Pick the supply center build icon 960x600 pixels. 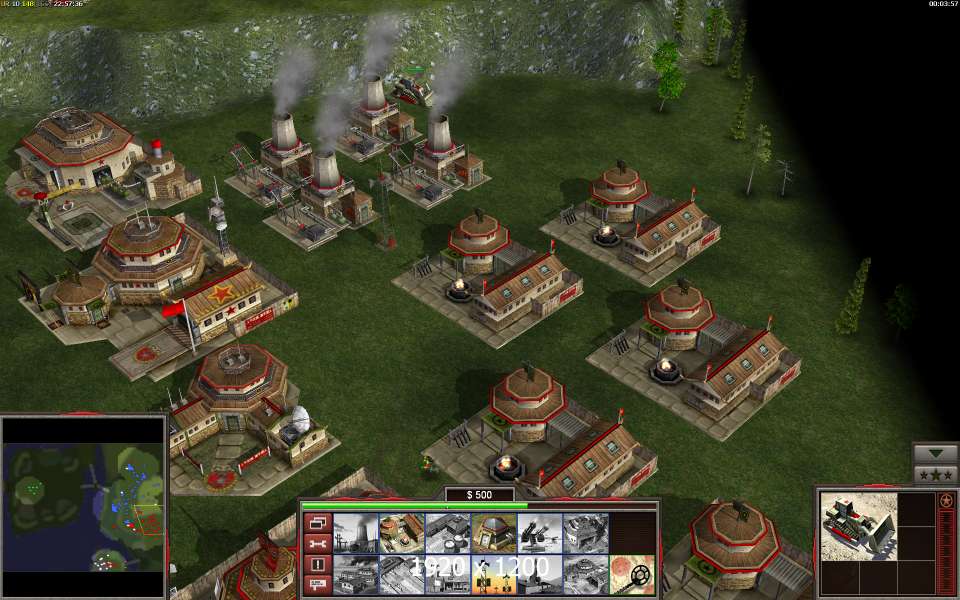click(446, 534)
